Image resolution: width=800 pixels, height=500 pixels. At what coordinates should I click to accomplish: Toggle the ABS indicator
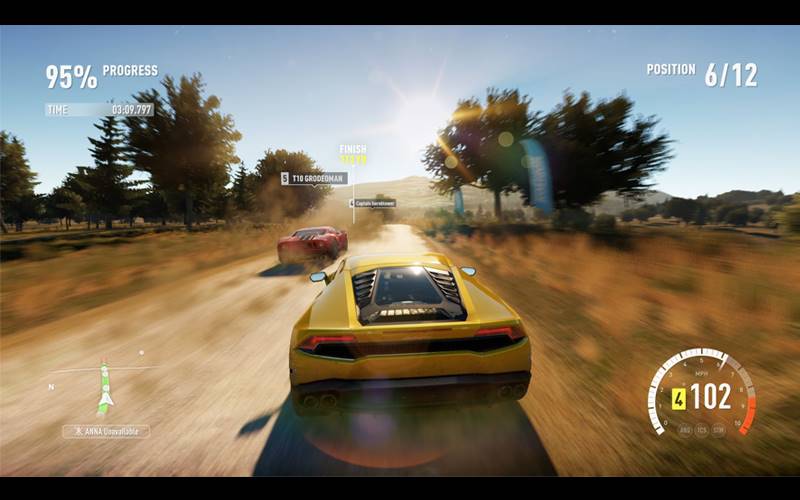[x=684, y=429]
